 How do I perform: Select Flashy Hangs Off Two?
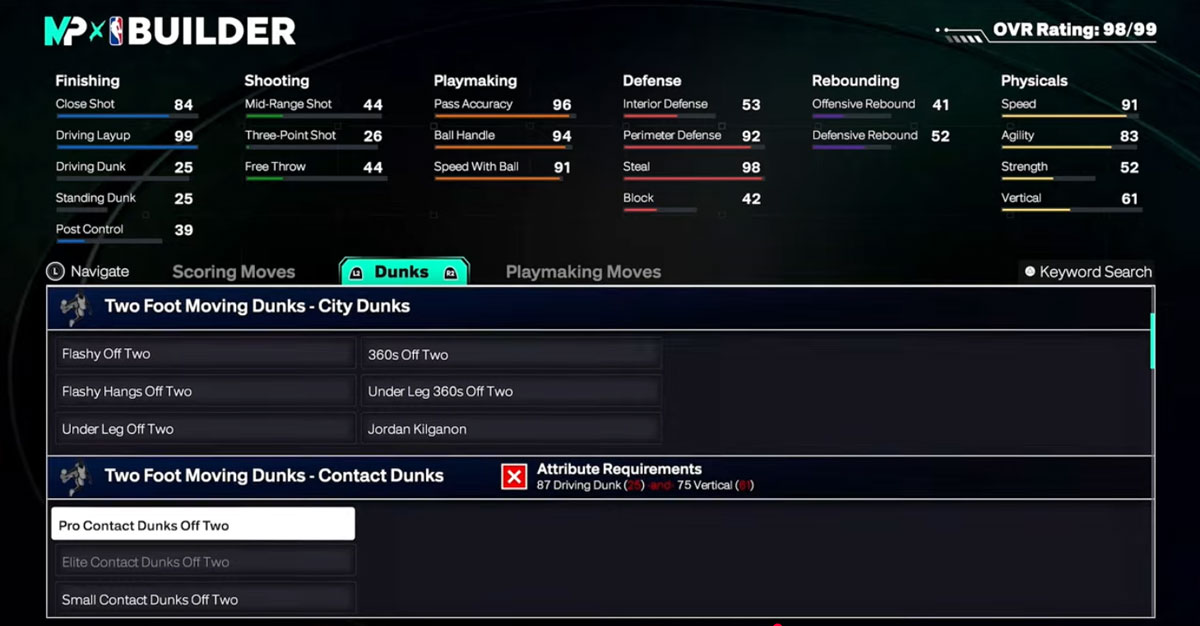pyautogui.click(x=204, y=392)
